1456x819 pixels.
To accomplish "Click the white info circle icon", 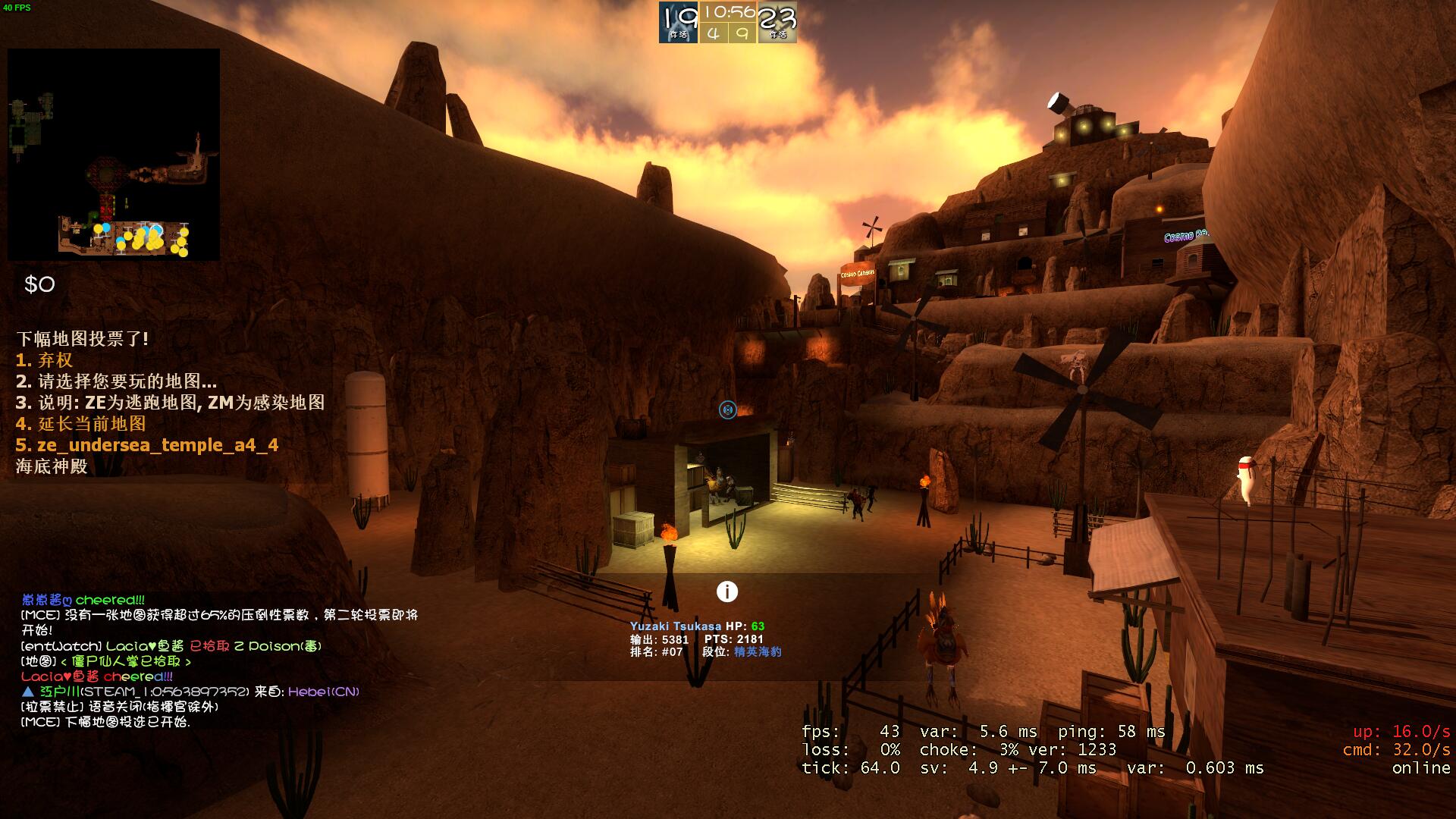I will [x=726, y=591].
